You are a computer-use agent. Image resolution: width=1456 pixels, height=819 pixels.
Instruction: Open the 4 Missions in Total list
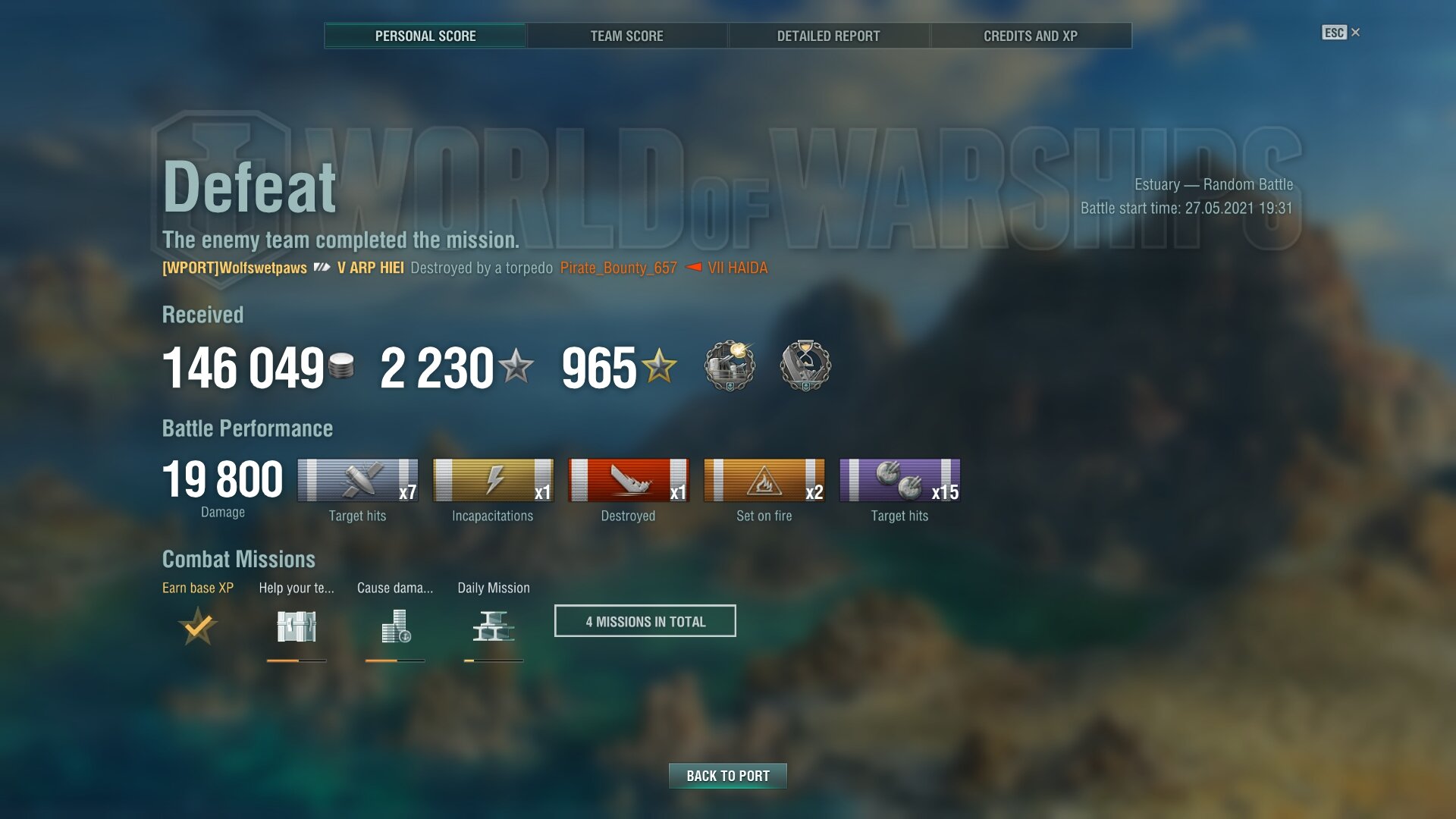click(645, 621)
